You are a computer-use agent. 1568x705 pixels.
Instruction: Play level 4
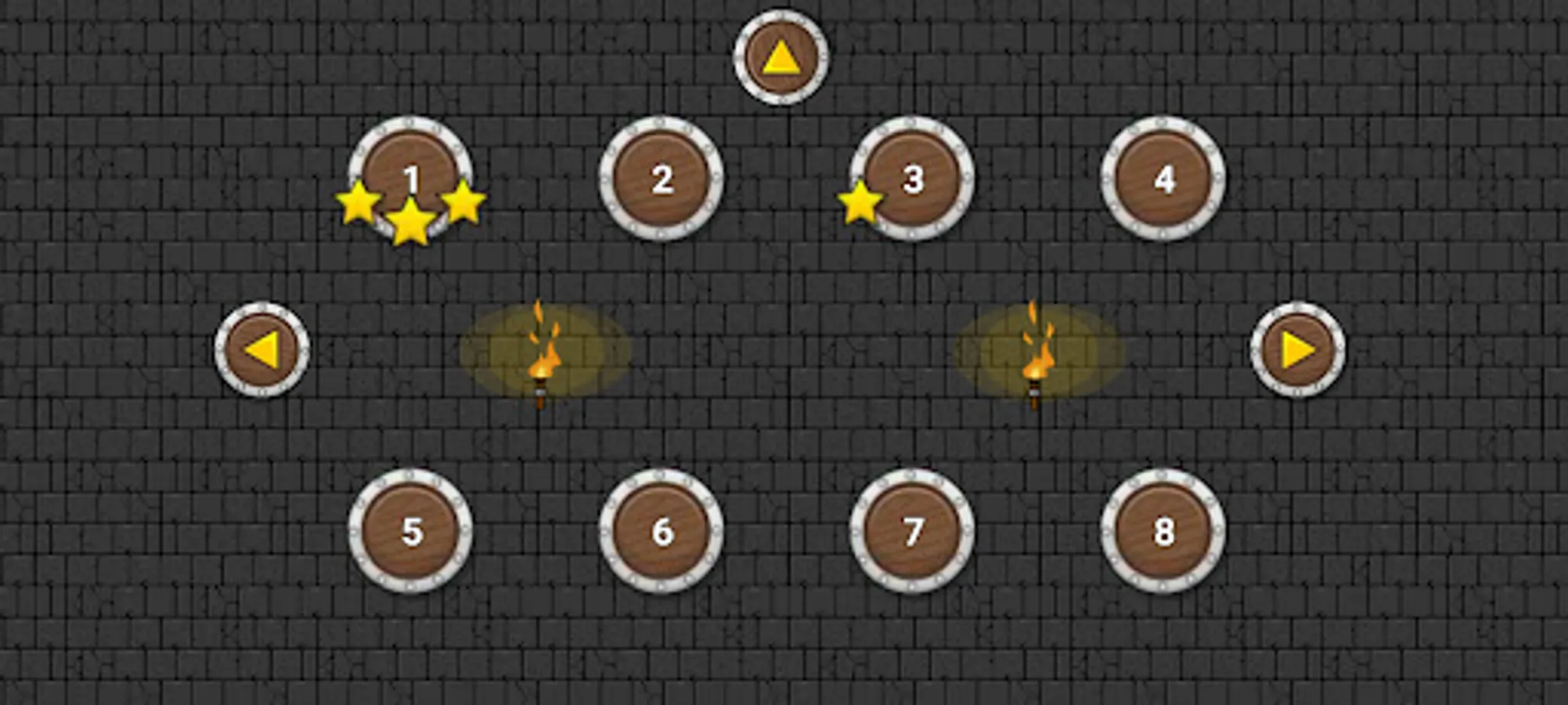1164,180
